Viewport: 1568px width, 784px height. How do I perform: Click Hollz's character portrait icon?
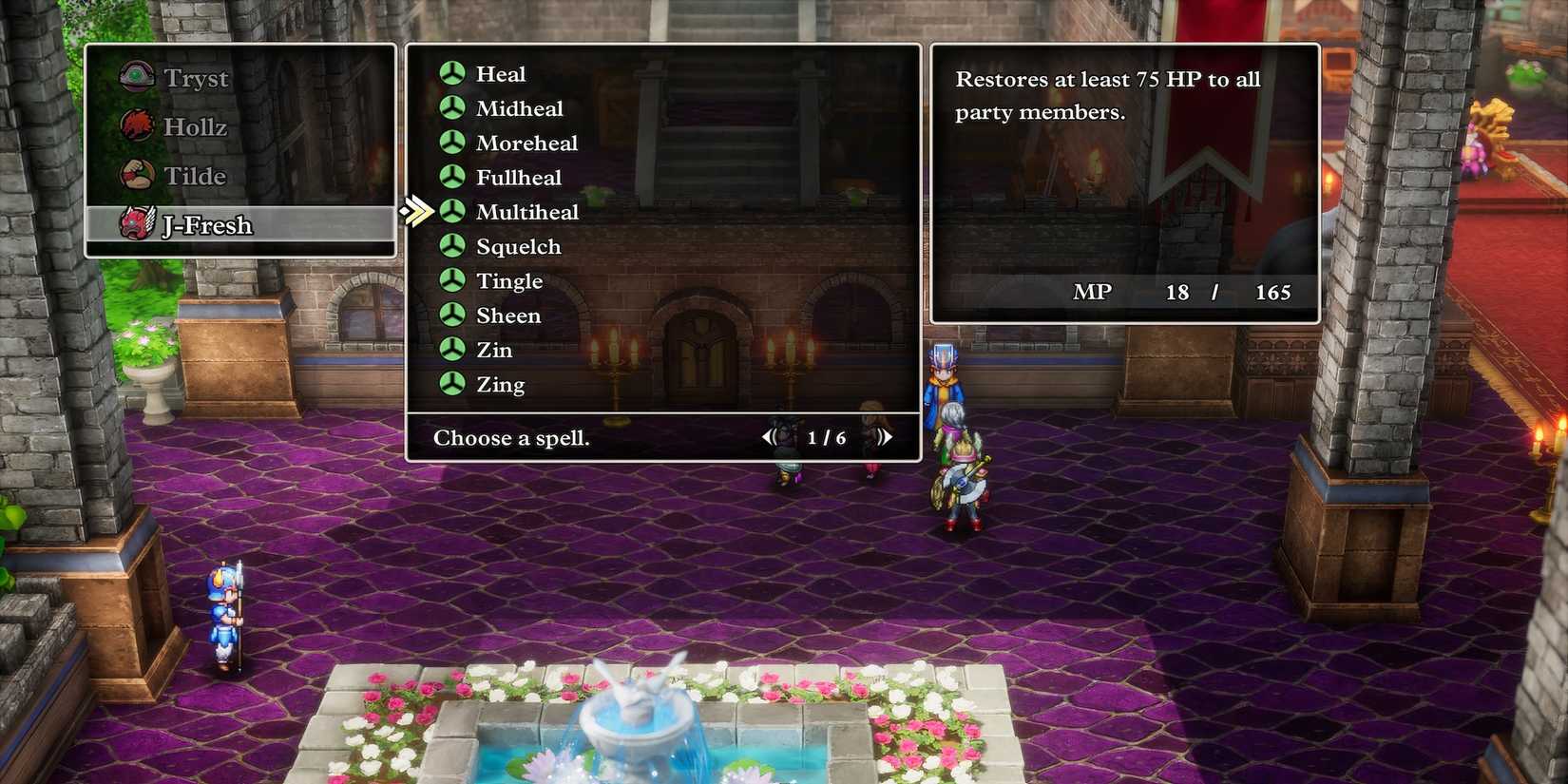(x=136, y=125)
